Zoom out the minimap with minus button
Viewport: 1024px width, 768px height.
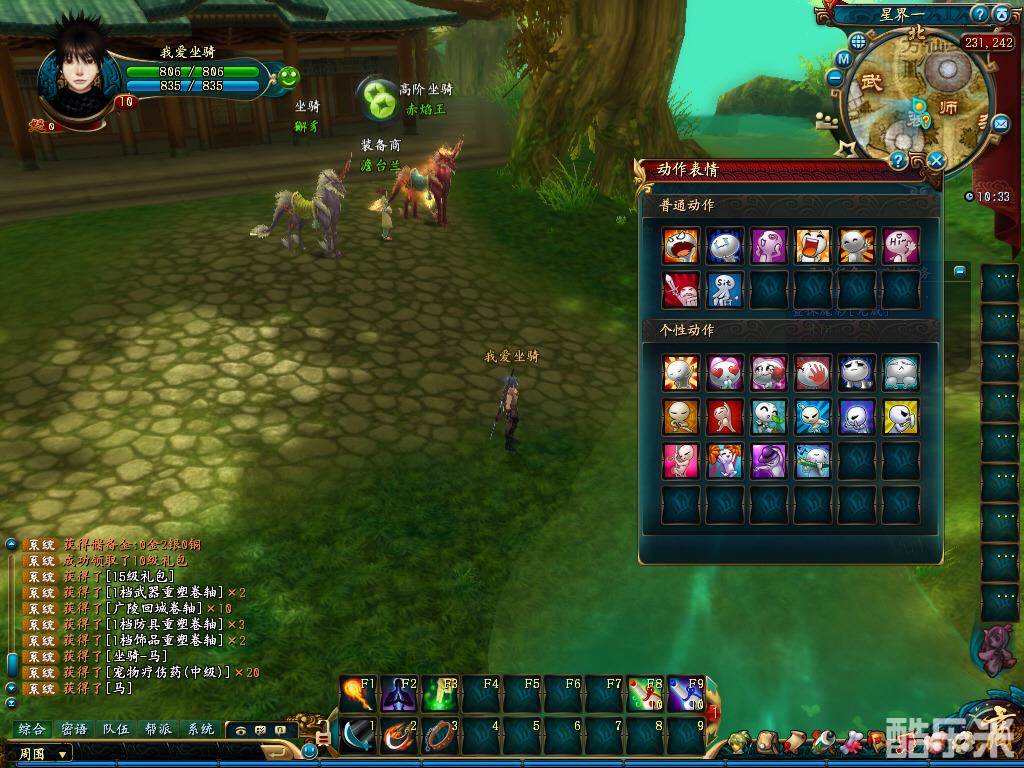click(835, 77)
